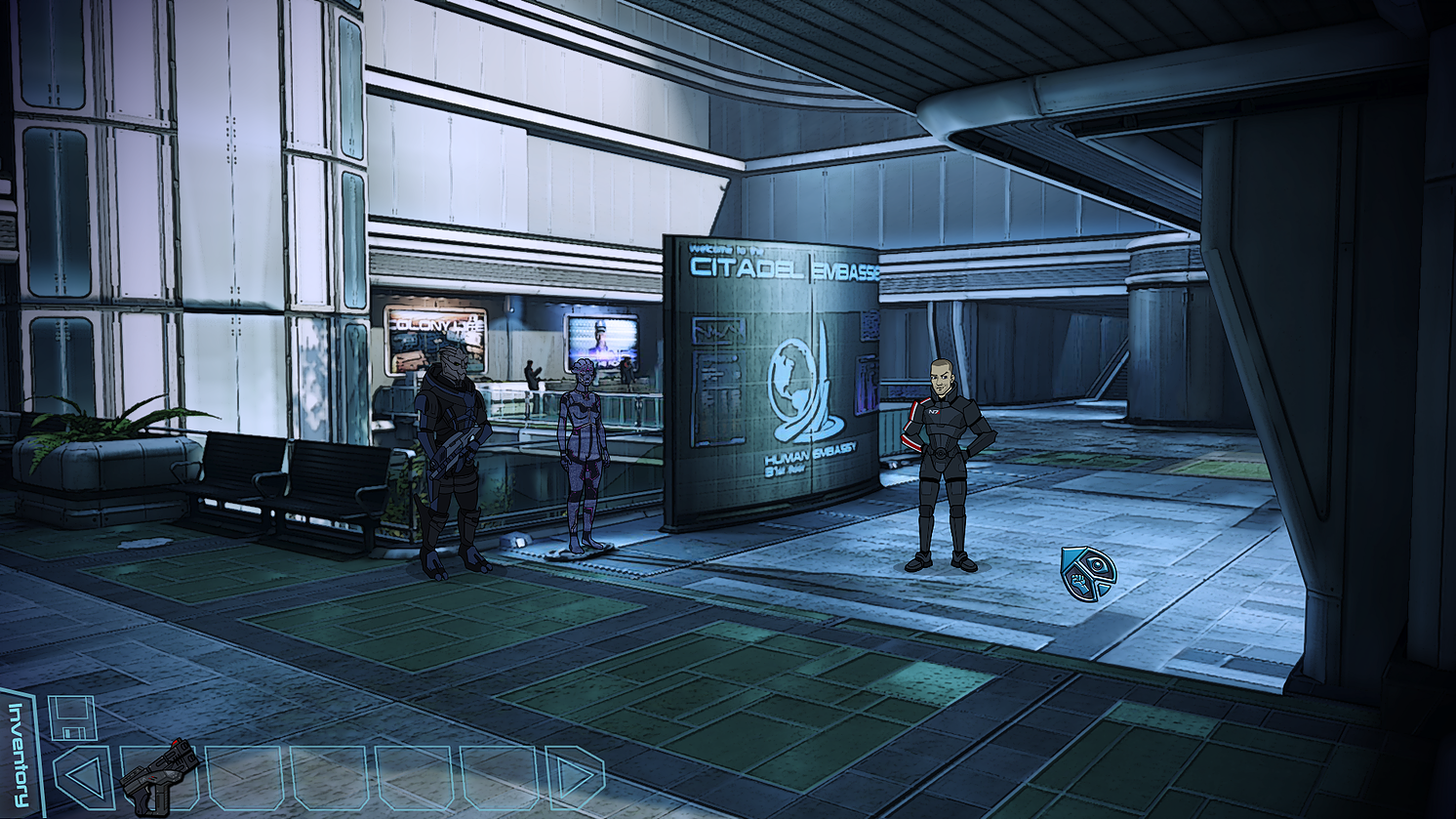Click the teal triangle segment atop the verb coin
This screenshot has height=819, width=1456.
(x=1070, y=559)
